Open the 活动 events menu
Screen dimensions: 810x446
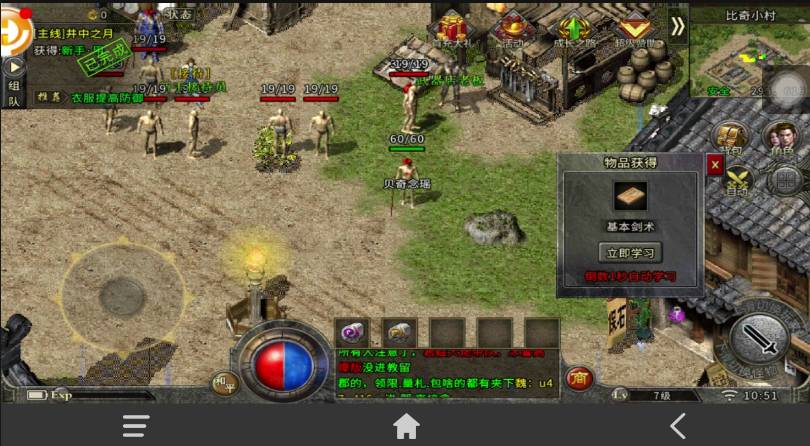[514, 30]
